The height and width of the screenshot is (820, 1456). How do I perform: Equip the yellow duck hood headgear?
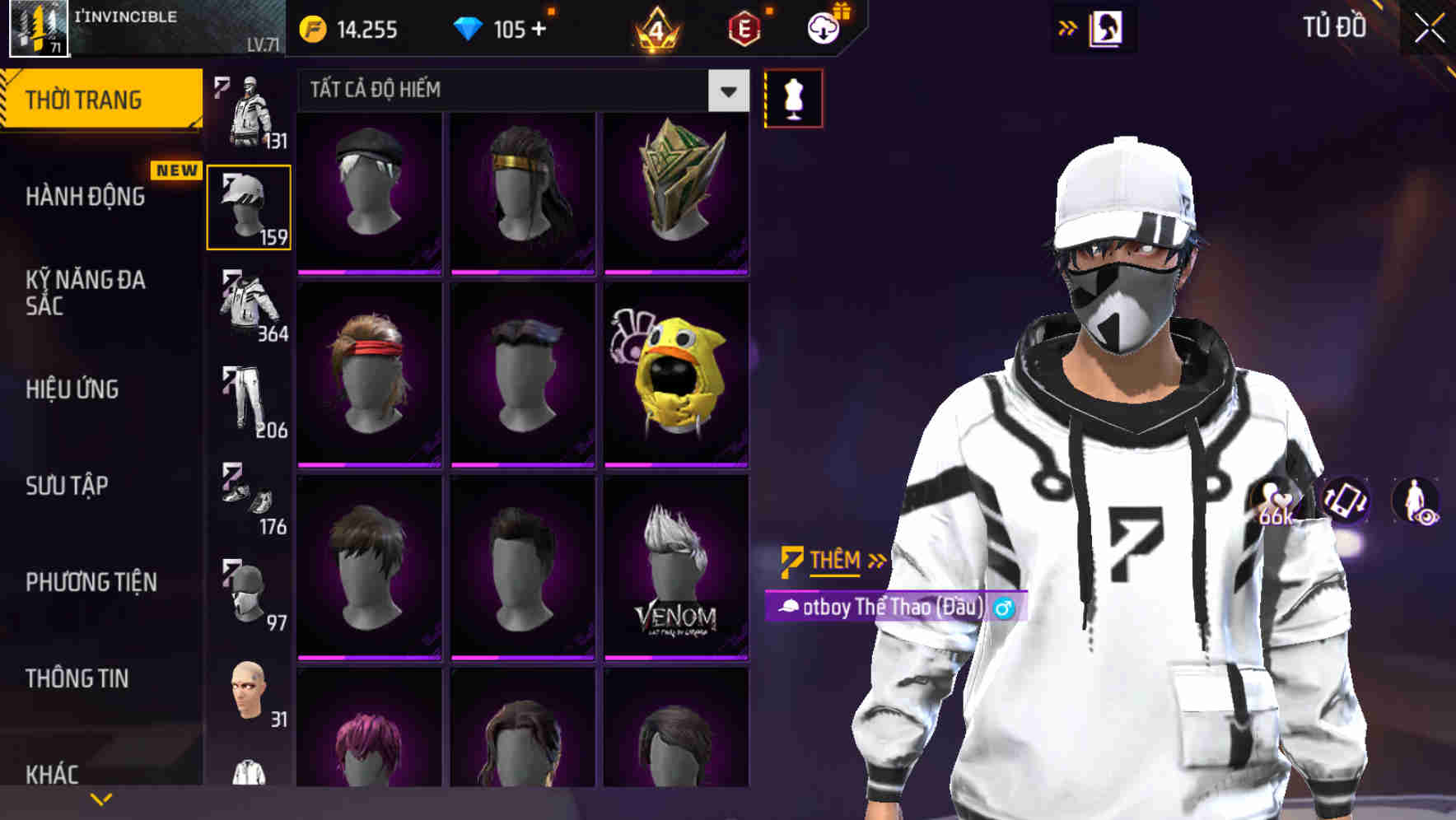click(x=677, y=372)
